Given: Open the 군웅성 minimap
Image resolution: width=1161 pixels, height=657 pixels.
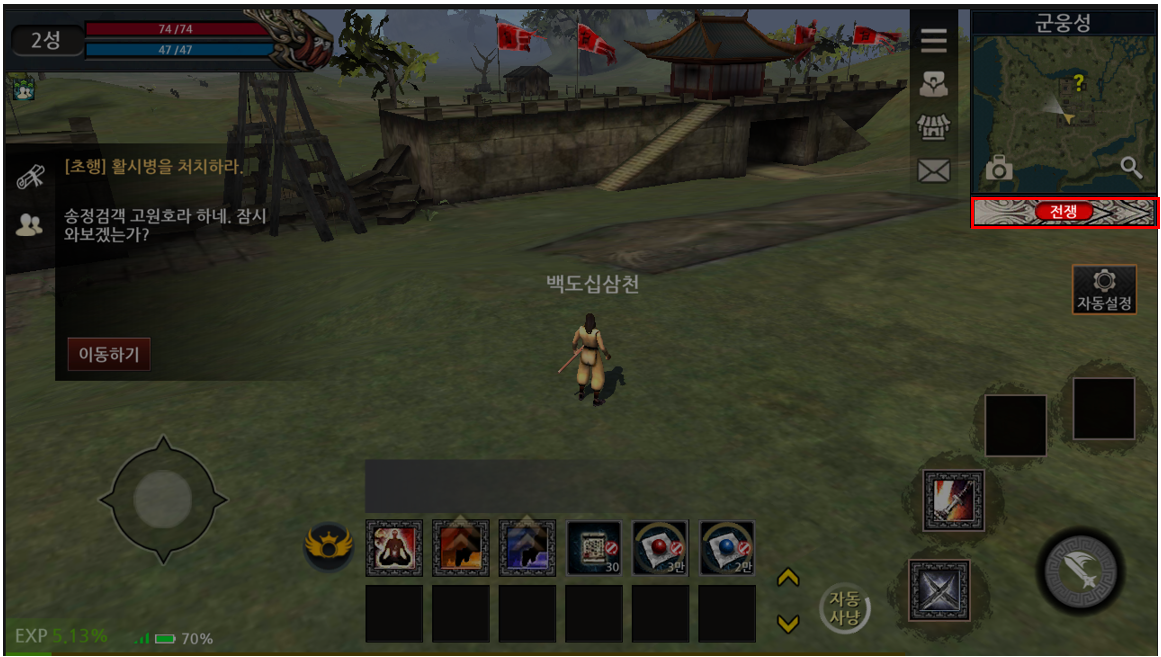Looking at the screenshot, I should click(x=1064, y=110).
